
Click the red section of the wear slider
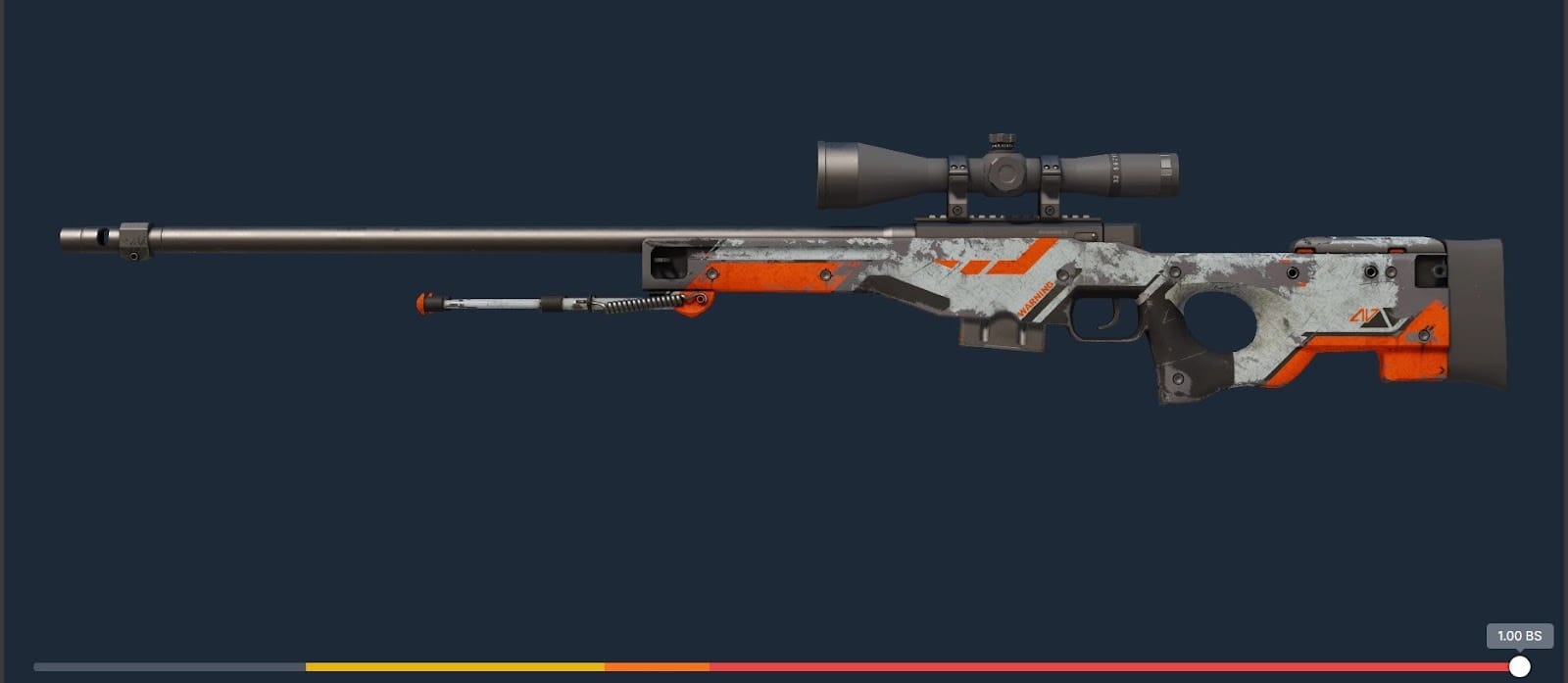coord(1107,666)
